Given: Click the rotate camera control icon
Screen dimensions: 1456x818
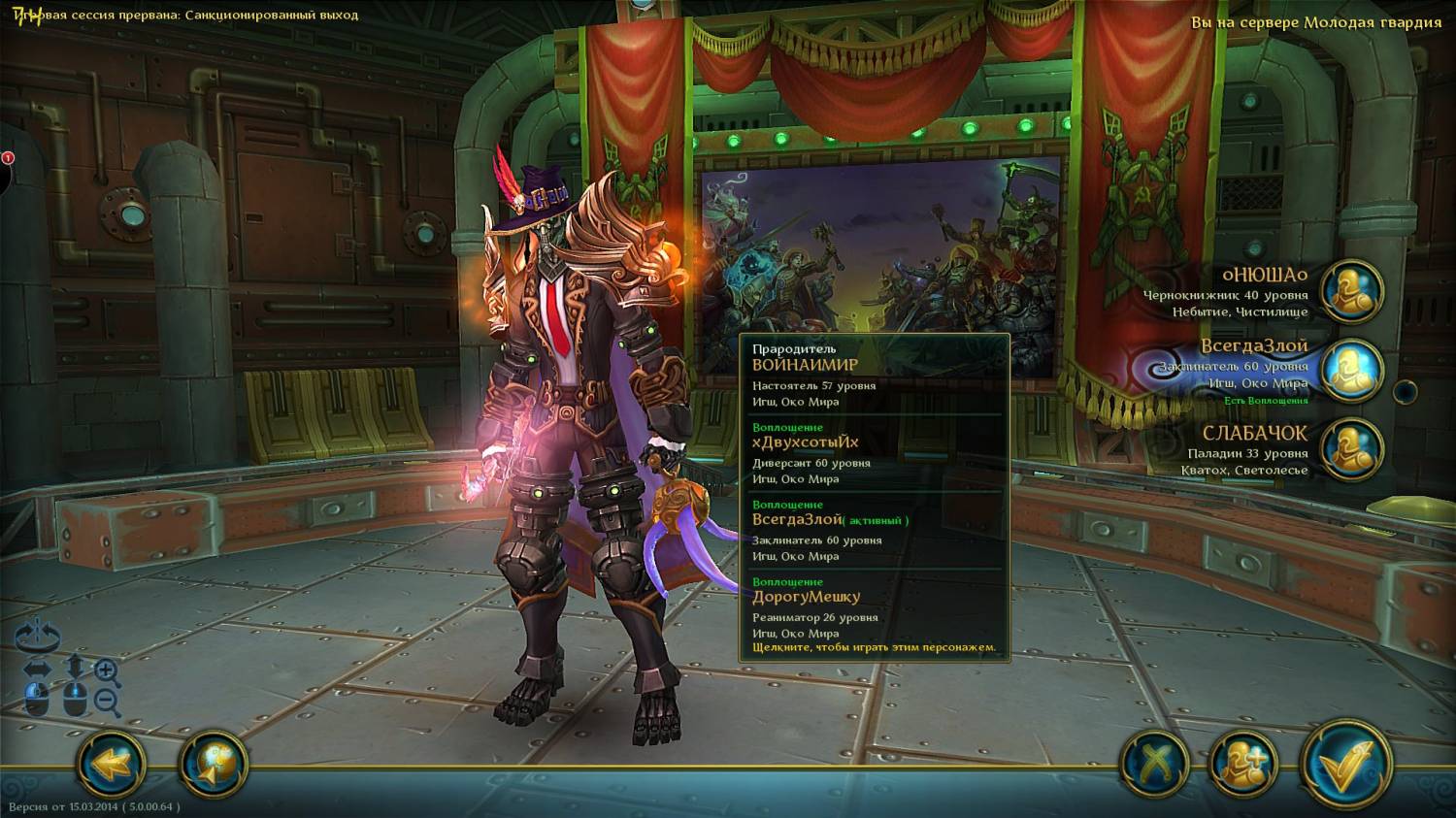Looking at the screenshot, I should pos(38,637).
